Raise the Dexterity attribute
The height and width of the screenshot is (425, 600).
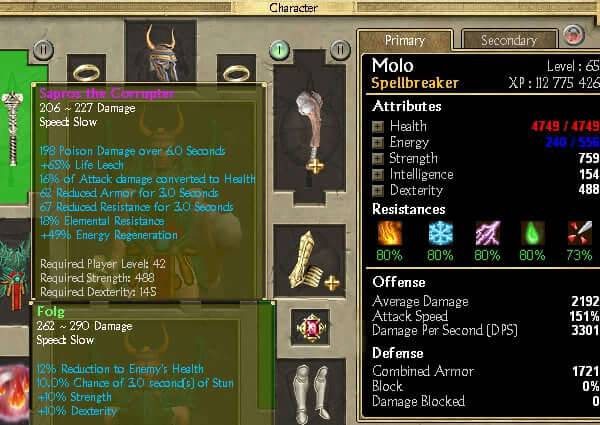point(378,190)
